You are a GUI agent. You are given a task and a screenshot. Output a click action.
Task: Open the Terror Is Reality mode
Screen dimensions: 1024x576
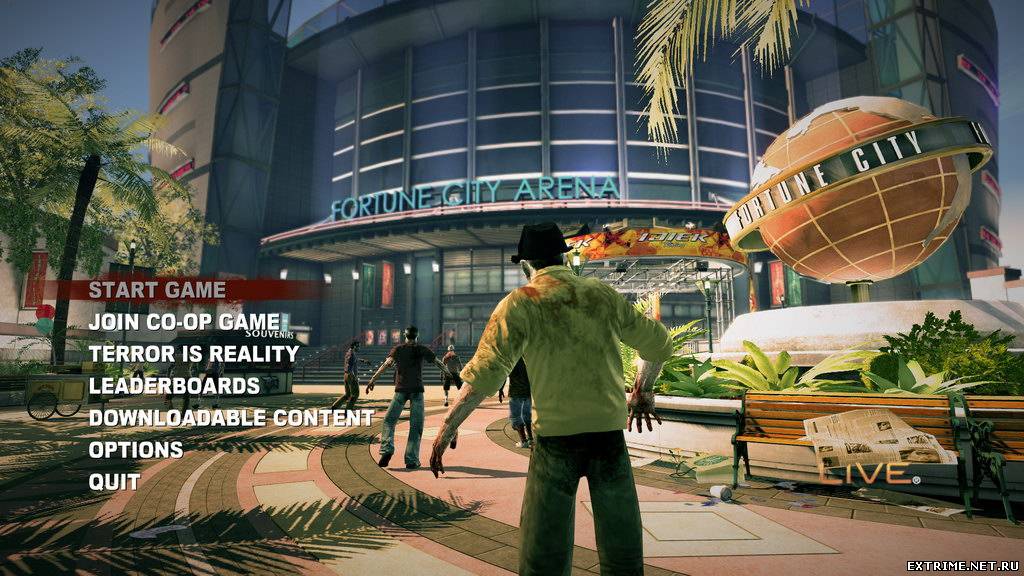(194, 354)
